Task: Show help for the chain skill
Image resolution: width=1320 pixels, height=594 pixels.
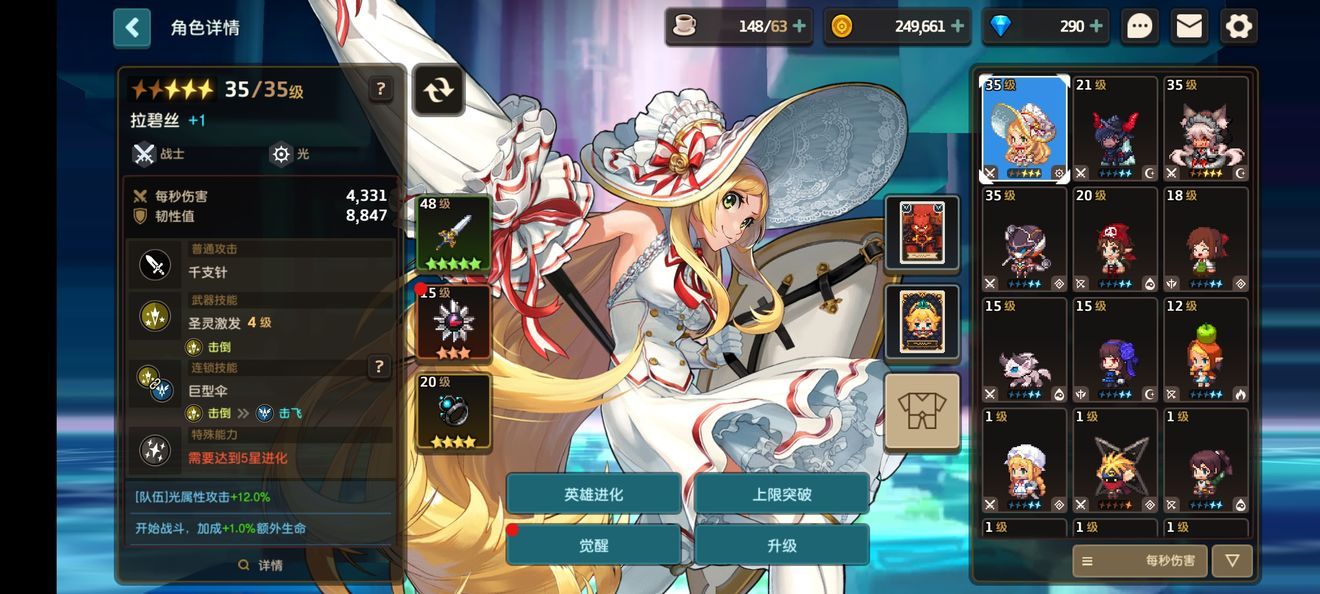Action: (x=379, y=367)
